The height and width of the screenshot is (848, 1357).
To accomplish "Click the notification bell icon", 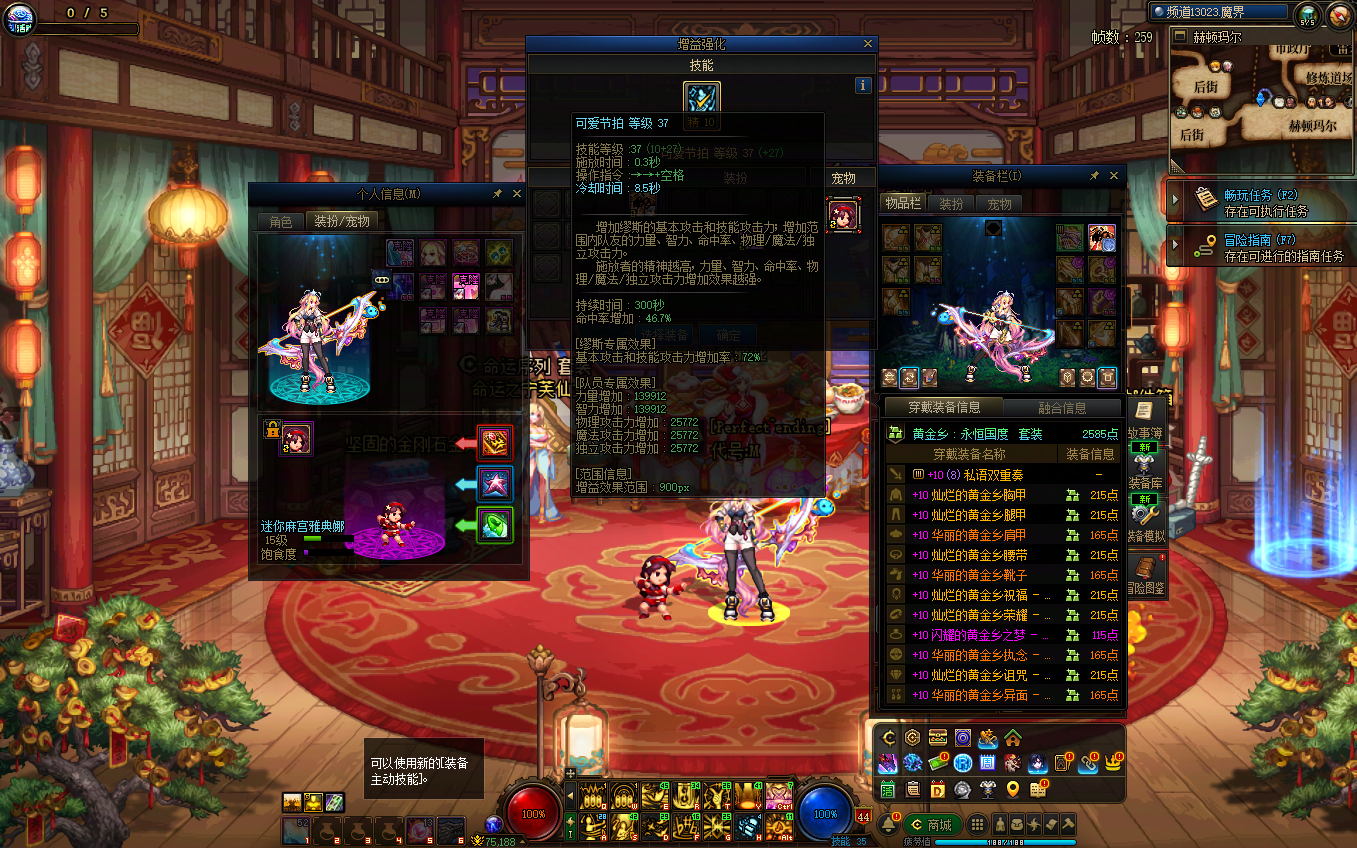I will 887,825.
